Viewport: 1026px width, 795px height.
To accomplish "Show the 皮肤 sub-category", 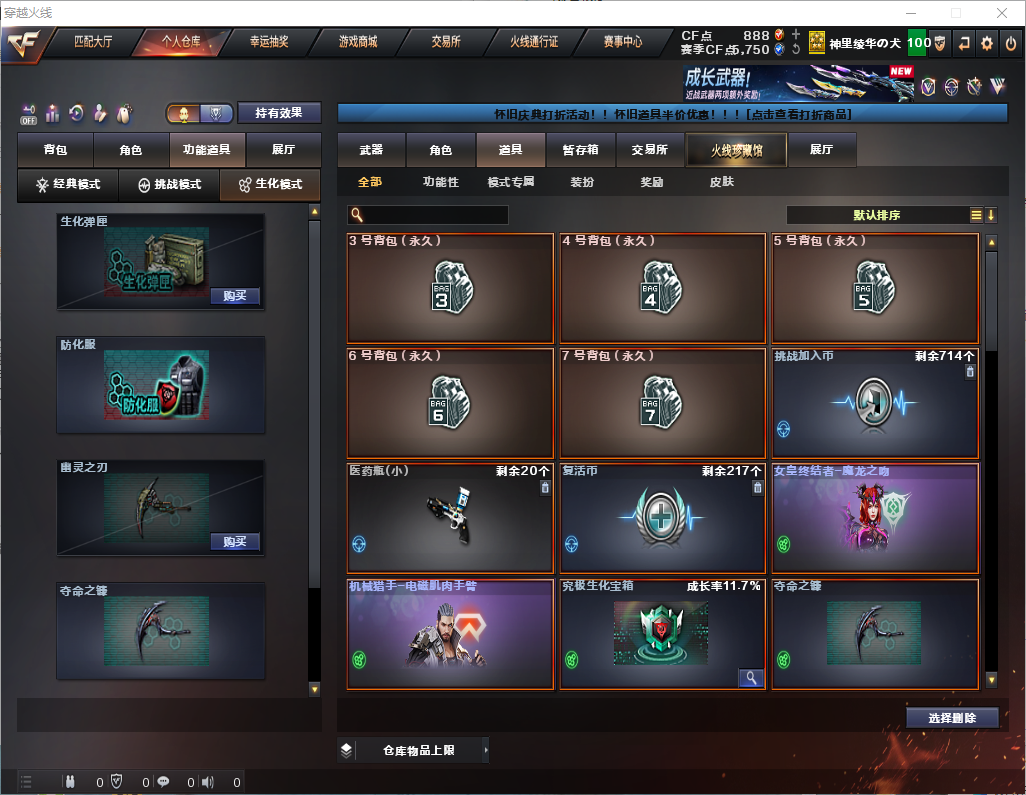I will tap(721, 182).
